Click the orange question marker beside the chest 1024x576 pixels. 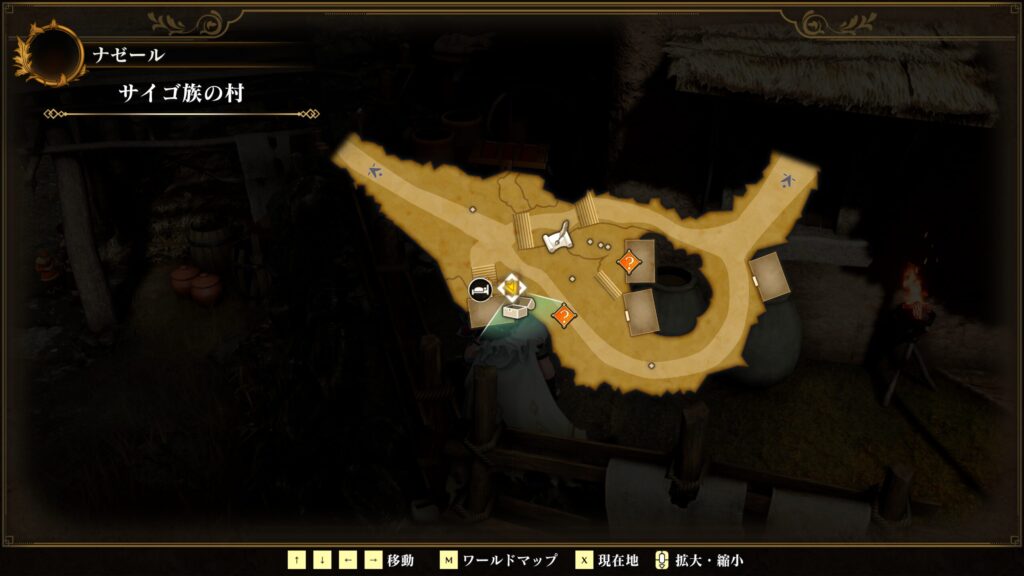564,316
